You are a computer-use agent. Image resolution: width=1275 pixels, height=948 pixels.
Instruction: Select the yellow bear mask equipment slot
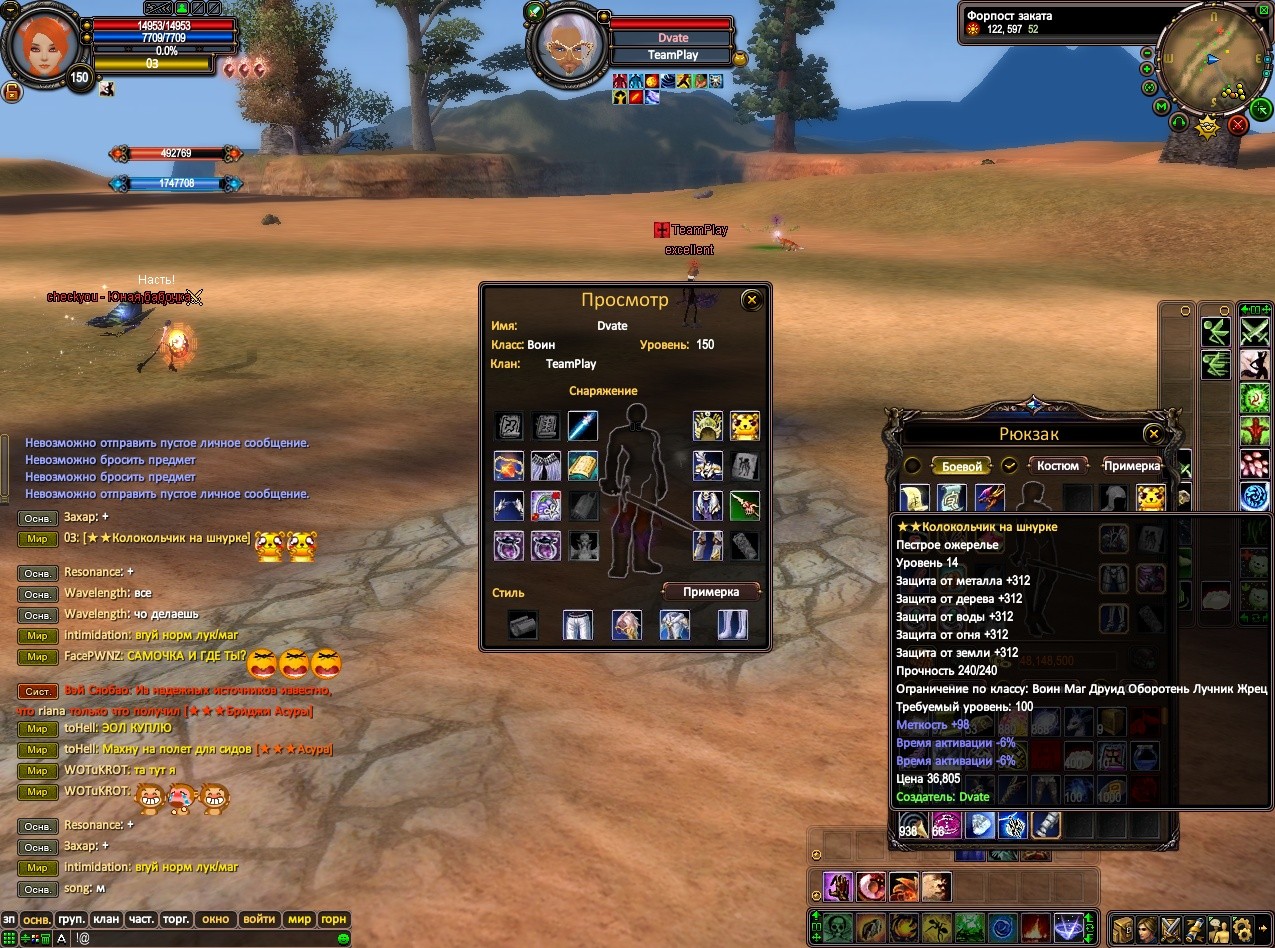coord(745,426)
